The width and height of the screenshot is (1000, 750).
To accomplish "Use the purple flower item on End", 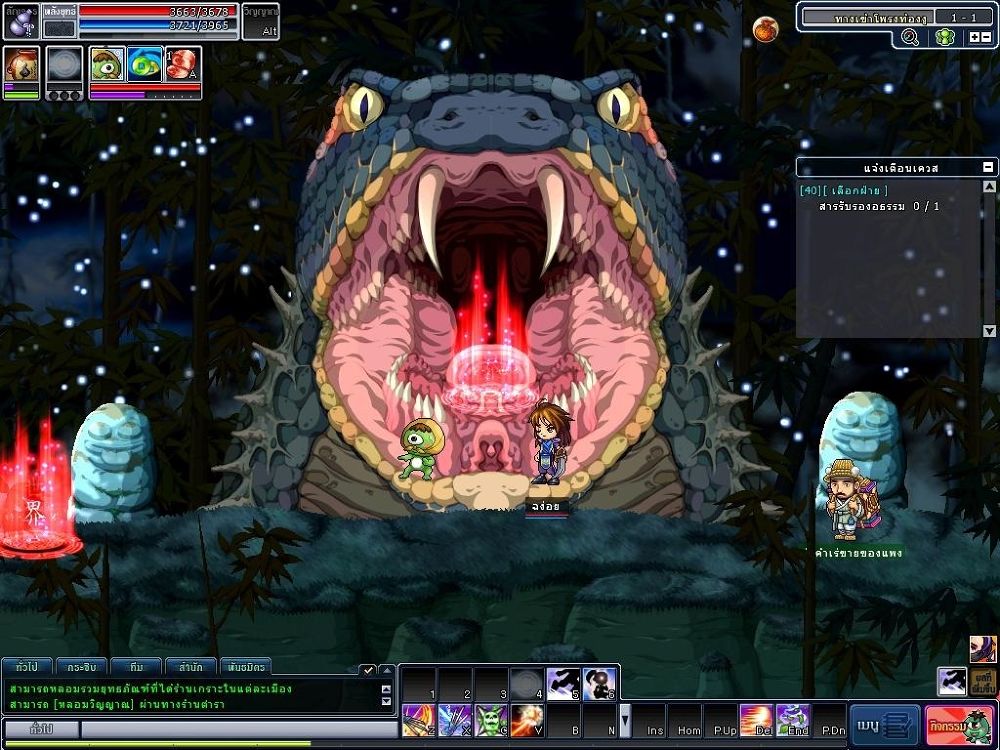I will [x=792, y=720].
